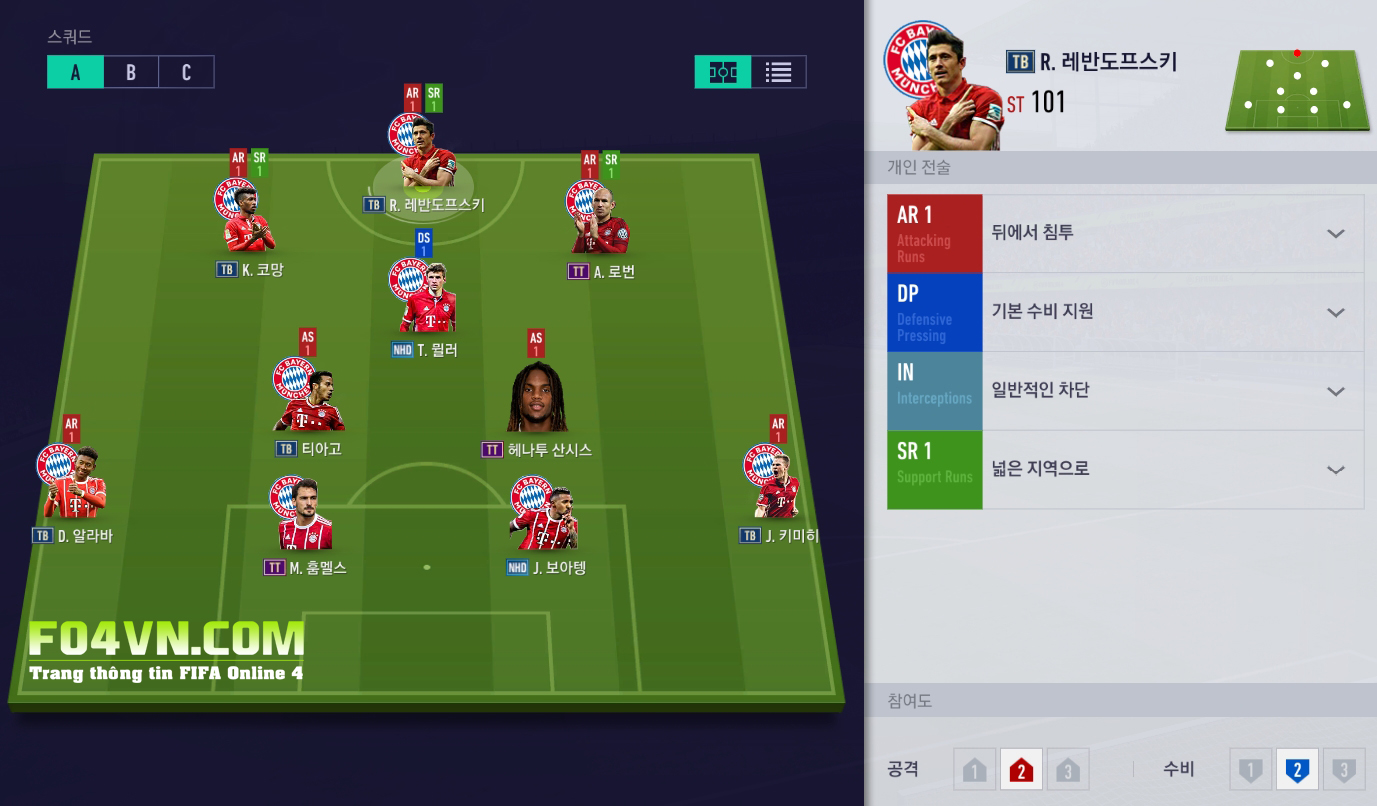
Task: Switch to squad tab A
Action: [75, 72]
